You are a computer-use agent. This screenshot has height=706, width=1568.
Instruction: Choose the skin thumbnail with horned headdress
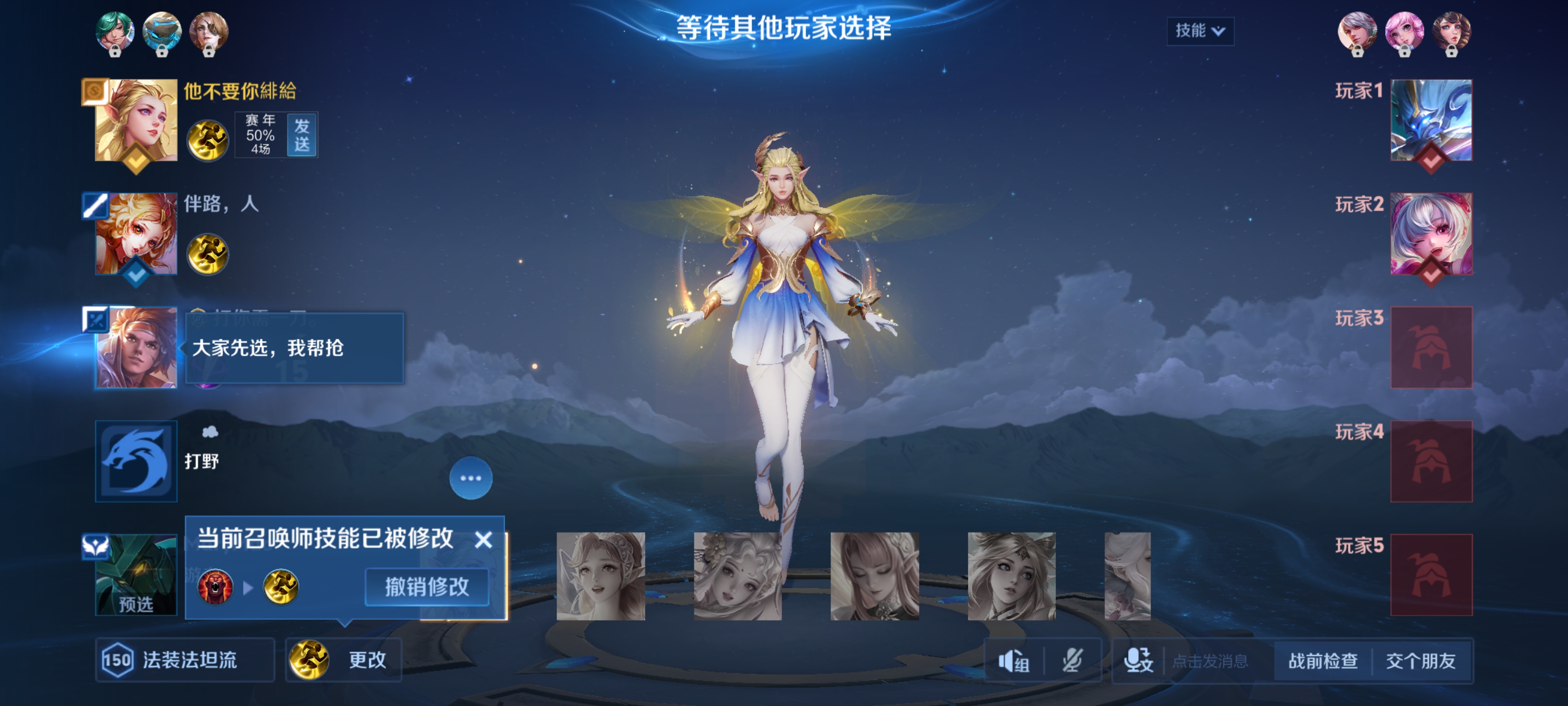pos(1011,576)
